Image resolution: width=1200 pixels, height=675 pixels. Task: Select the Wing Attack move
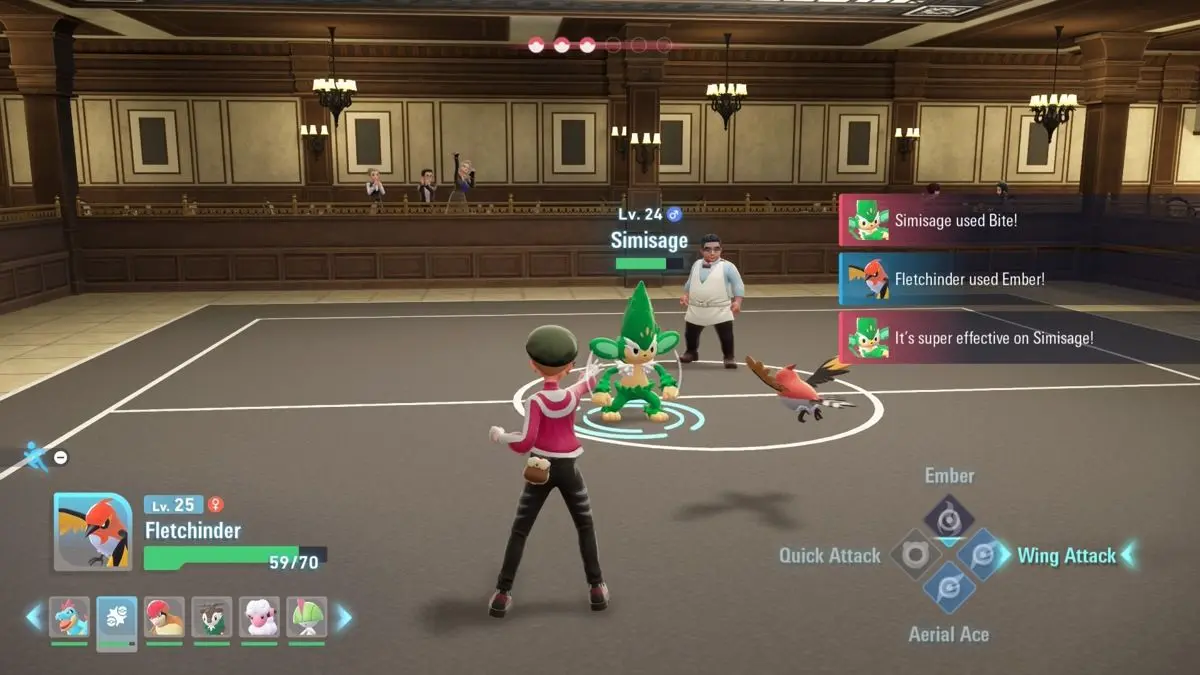coord(982,555)
